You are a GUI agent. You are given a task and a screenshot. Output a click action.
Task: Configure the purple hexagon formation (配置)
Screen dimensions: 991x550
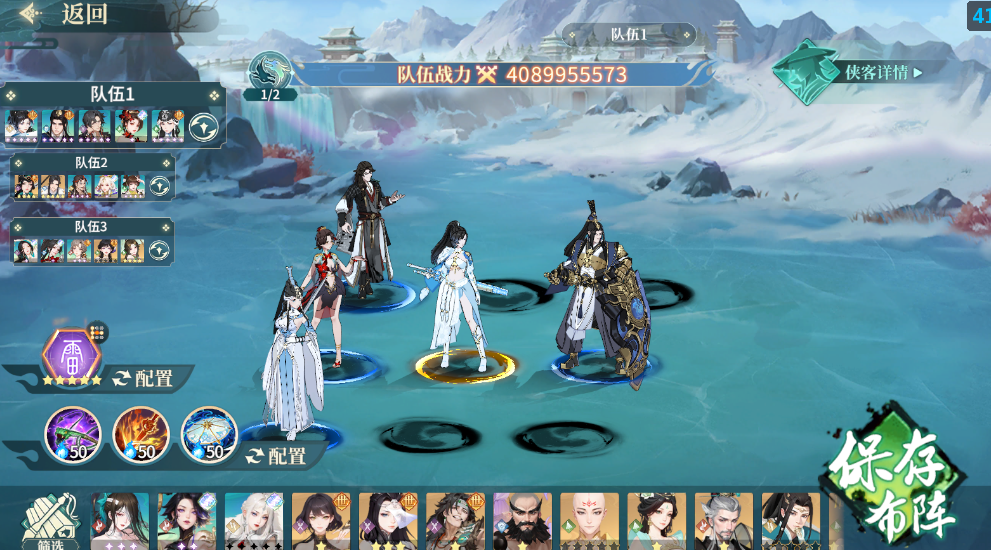pyautogui.click(x=142, y=378)
